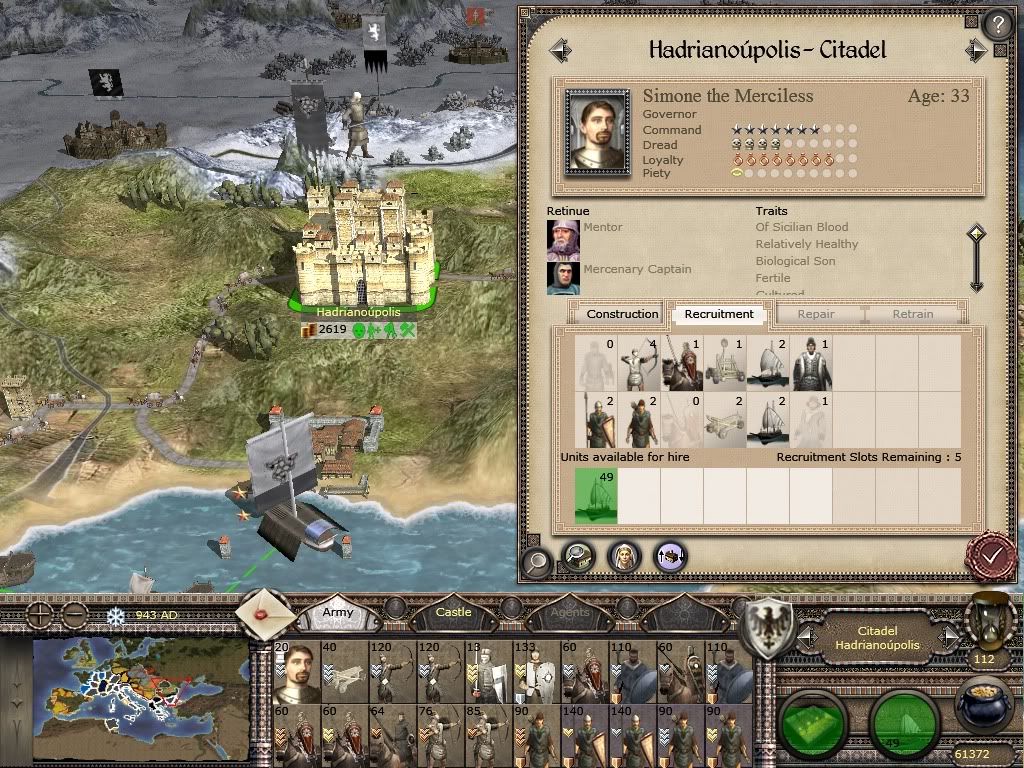Open the help question mark button

point(997,24)
